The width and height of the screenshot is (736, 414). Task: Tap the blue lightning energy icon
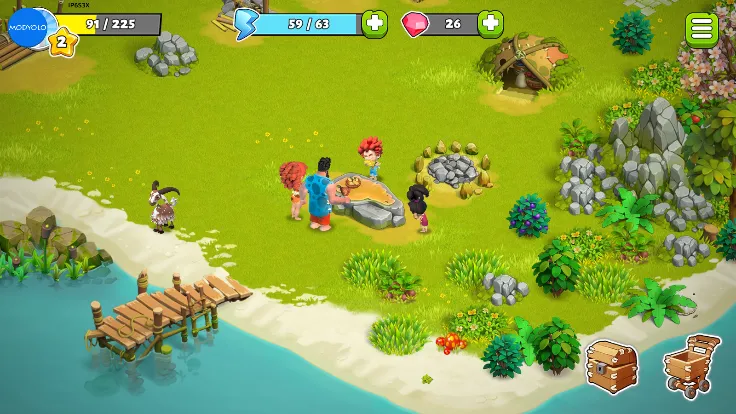[x=247, y=22]
